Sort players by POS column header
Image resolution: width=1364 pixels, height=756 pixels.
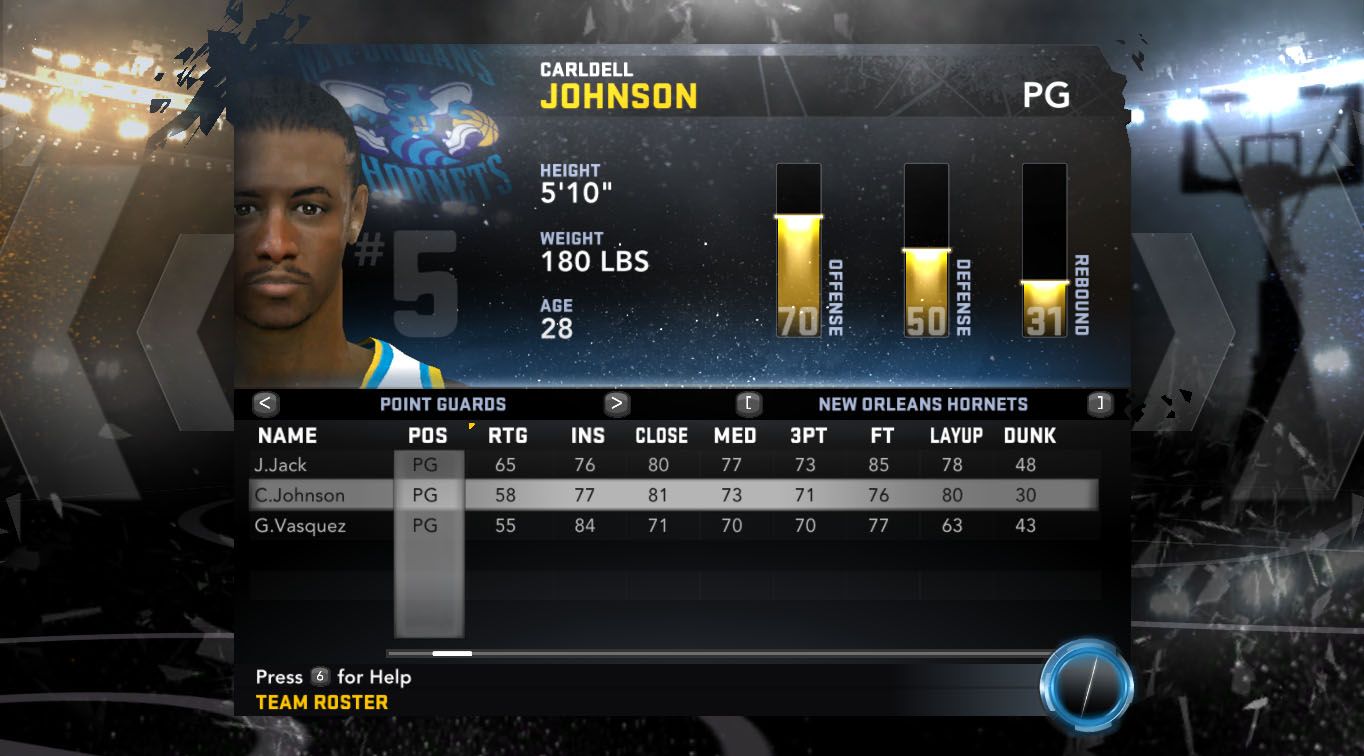point(428,436)
